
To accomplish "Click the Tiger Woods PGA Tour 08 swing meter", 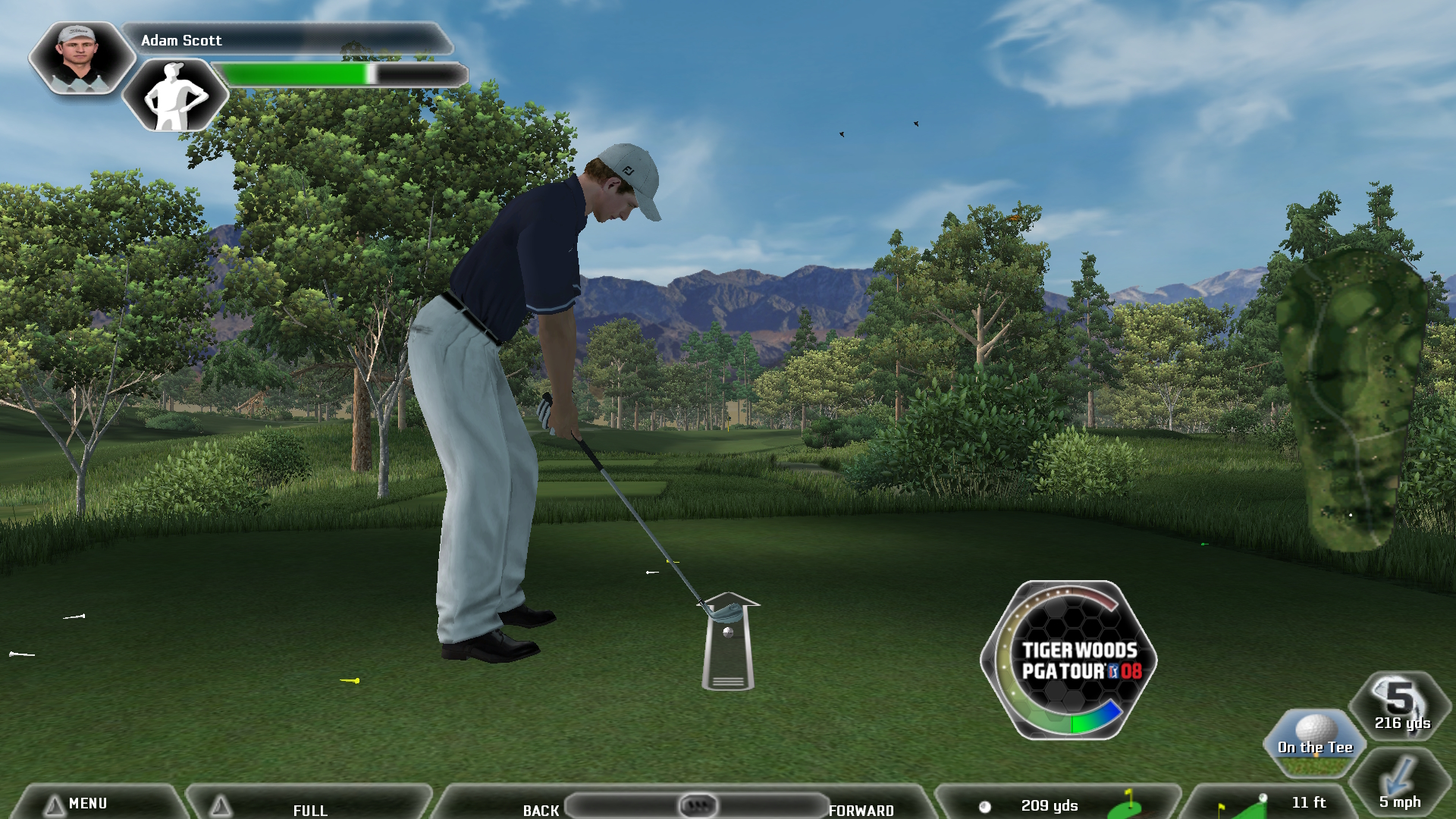I will coord(1069,660).
